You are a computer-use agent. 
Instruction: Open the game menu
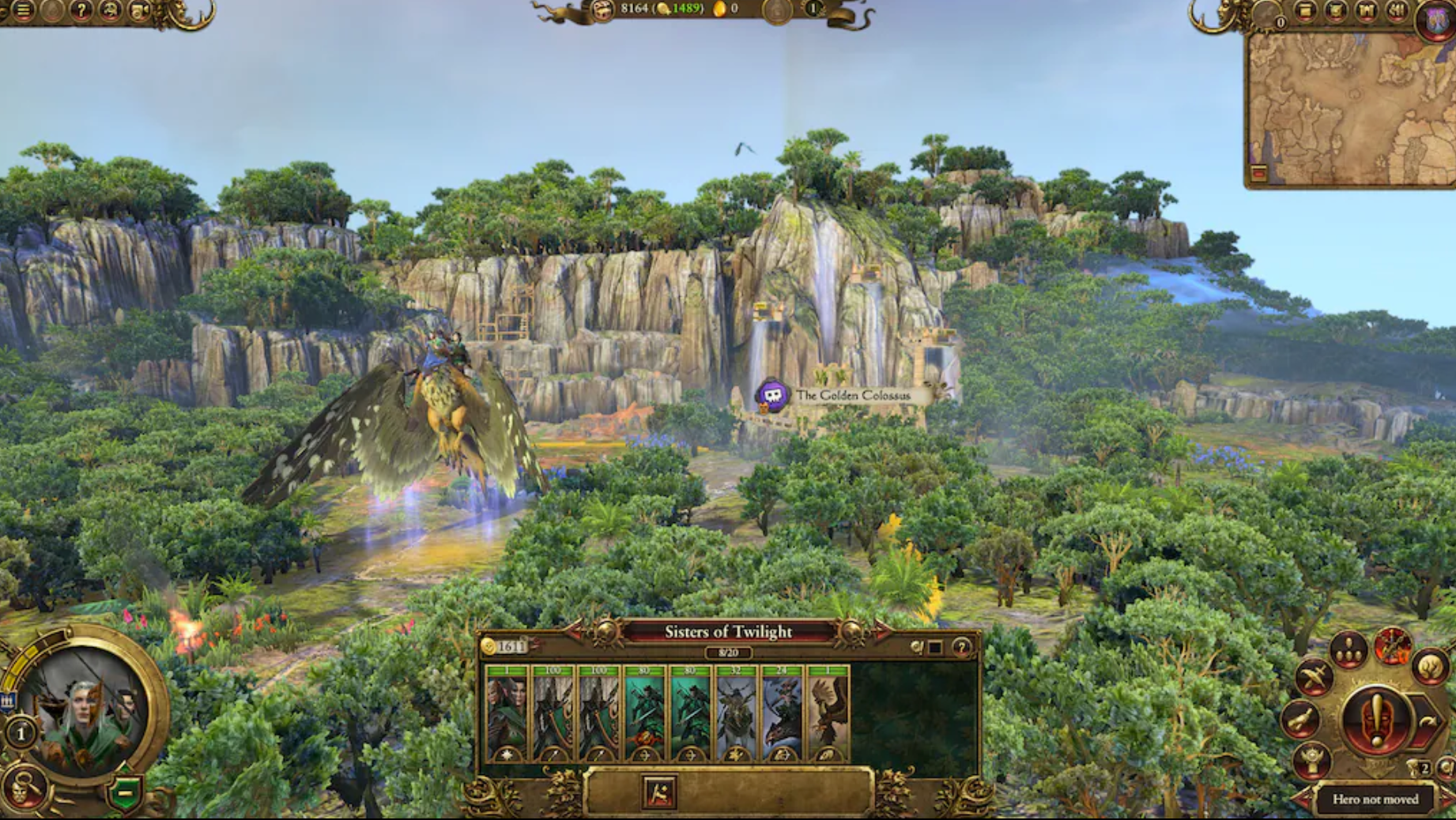click(x=24, y=11)
